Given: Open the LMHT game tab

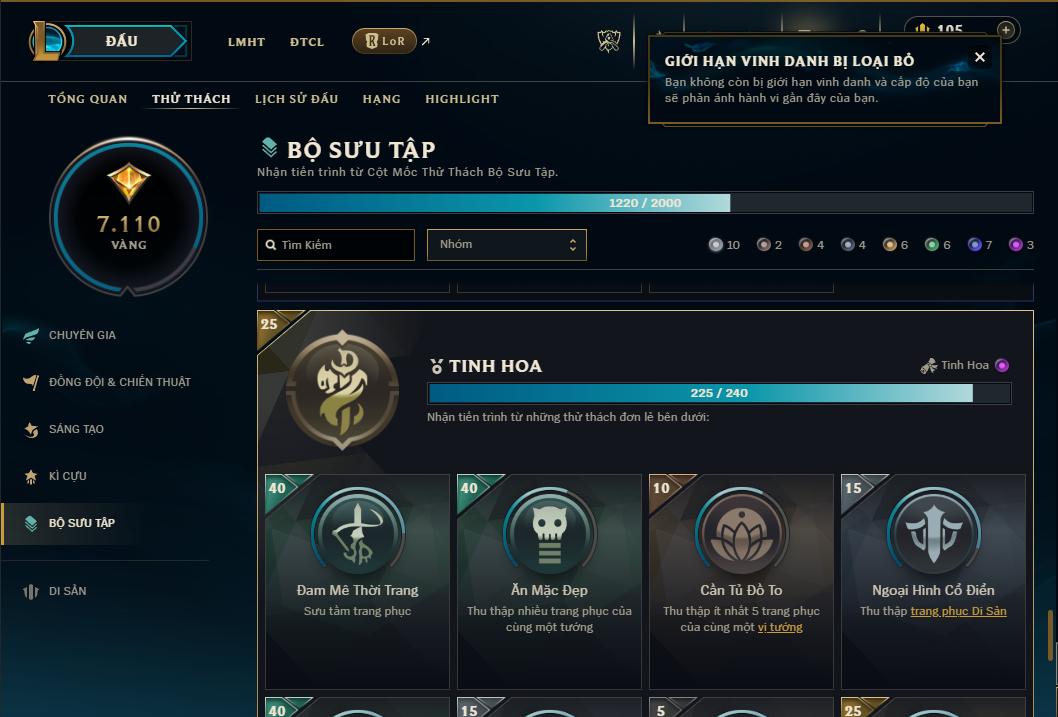Looking at the screenshot, I should [x=246, y=42].
